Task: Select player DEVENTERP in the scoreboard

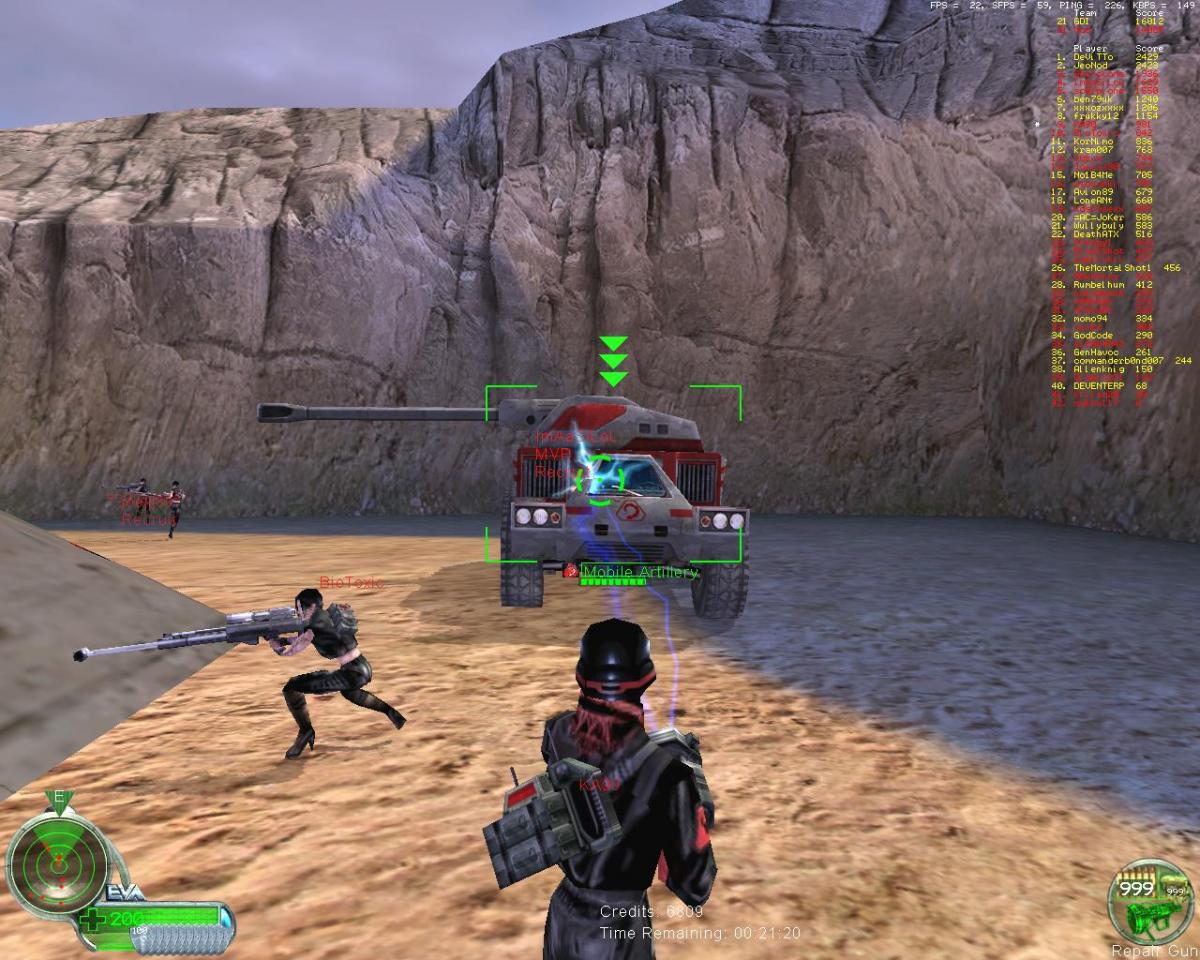Action: click(x=1099, y=386)
